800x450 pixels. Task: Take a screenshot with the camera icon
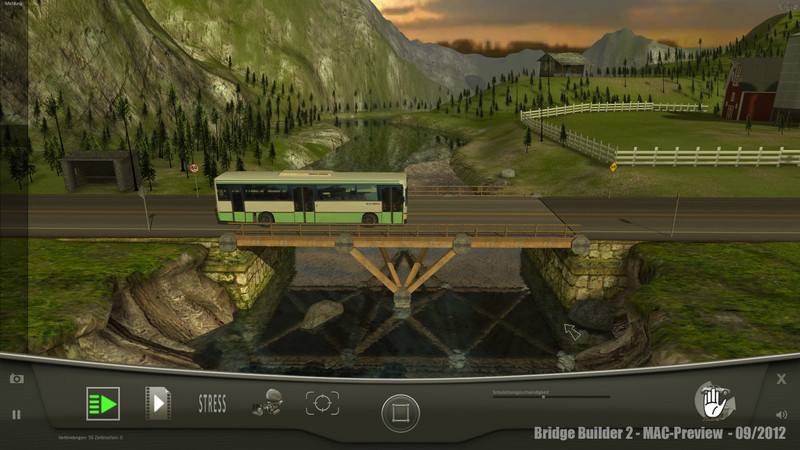[16, 379]
